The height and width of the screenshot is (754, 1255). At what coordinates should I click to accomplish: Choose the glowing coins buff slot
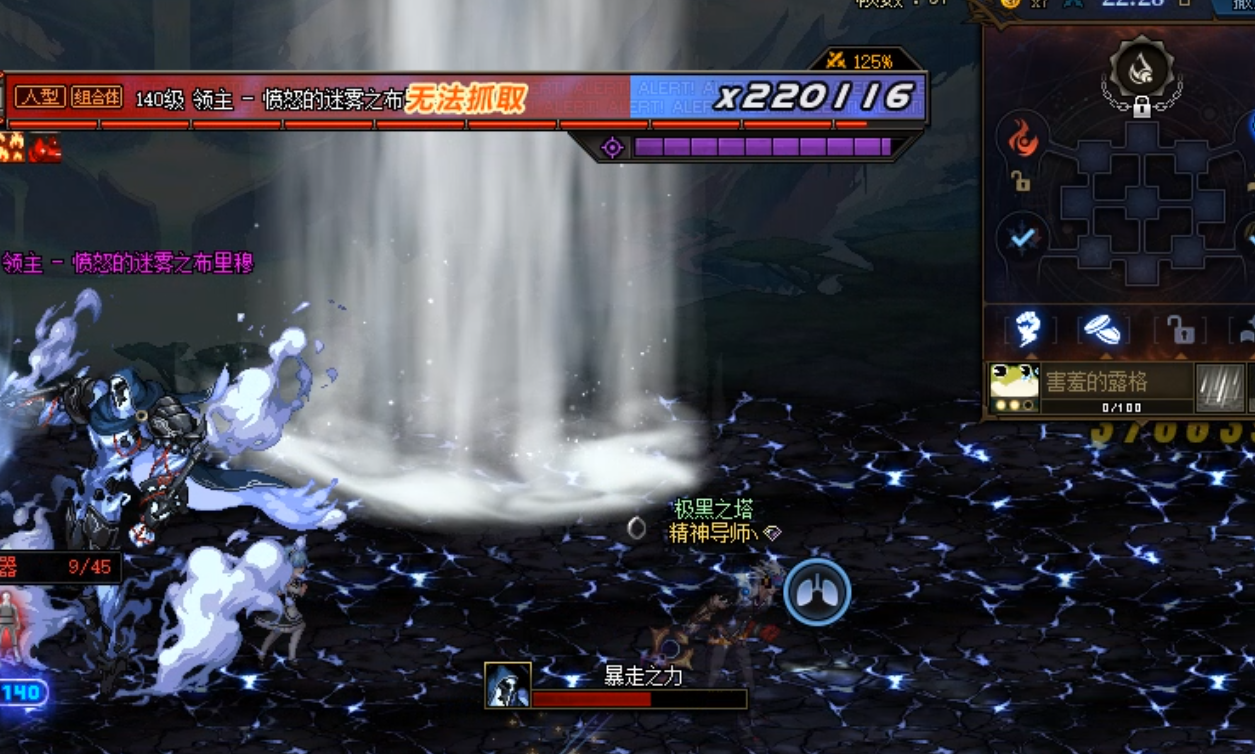click(x=1103, y=330)
